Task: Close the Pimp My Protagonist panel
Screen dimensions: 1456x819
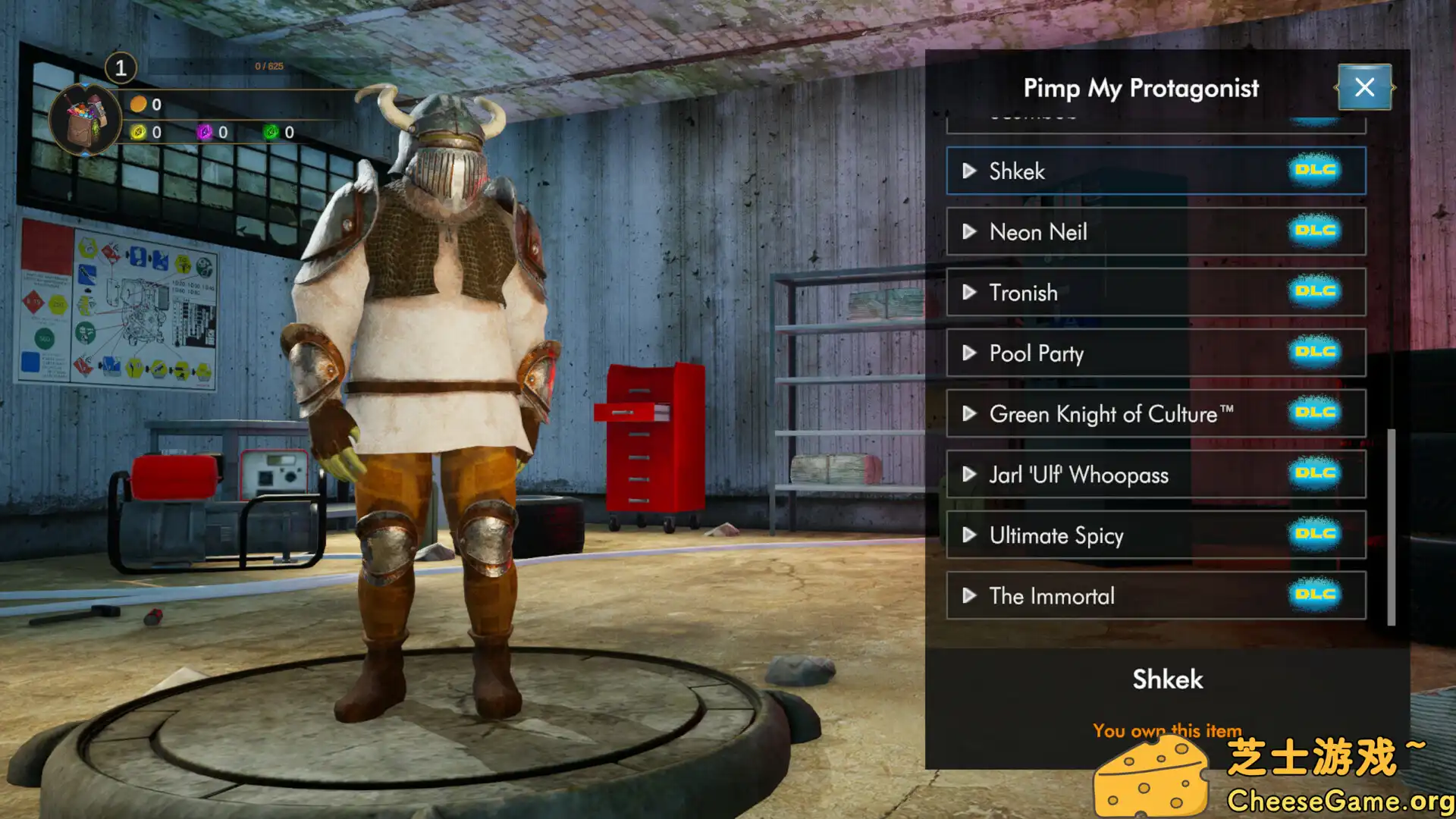Action: point(1363,88)
